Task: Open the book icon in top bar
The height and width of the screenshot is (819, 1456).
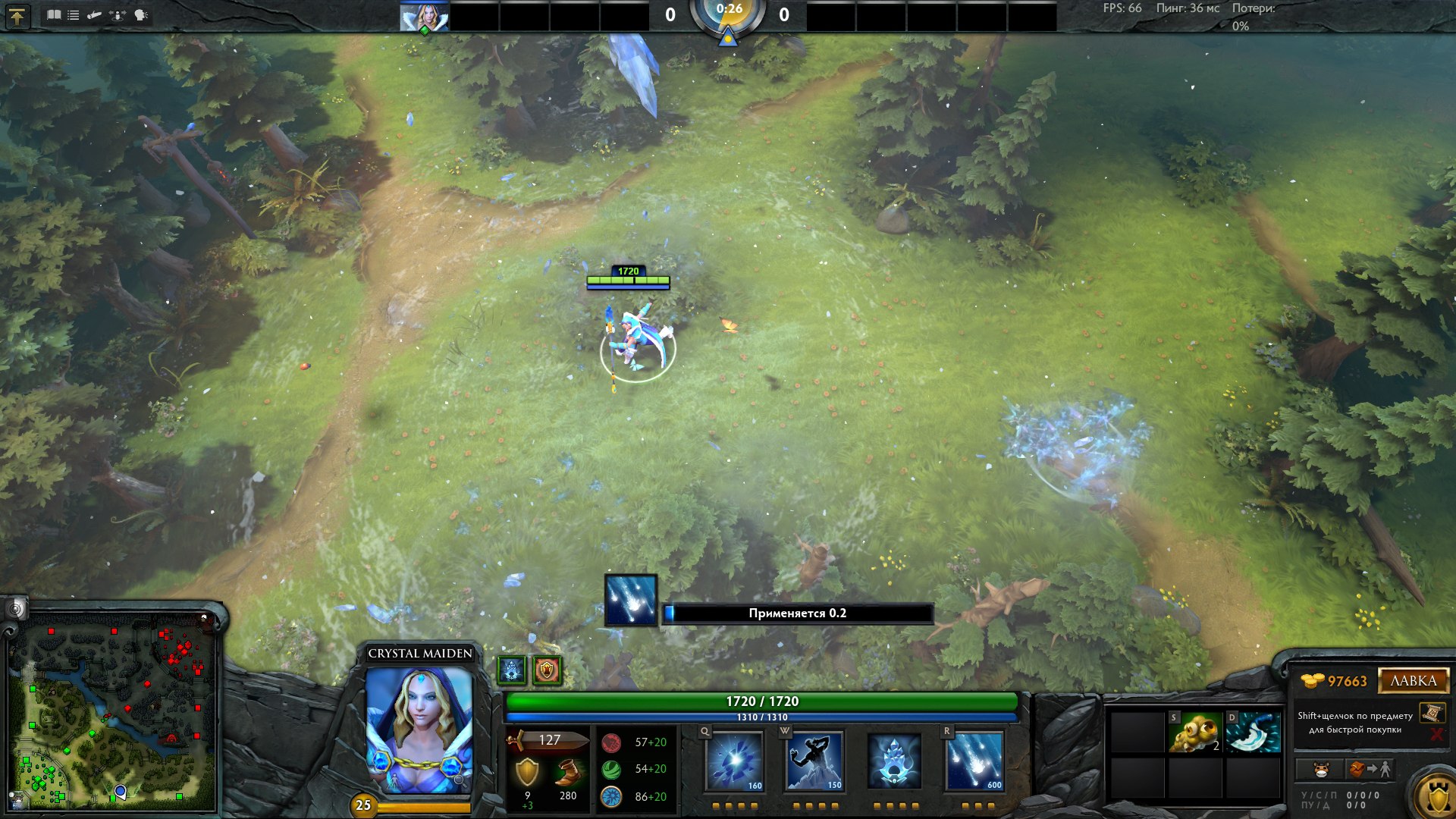Action: tap(53, 14)
